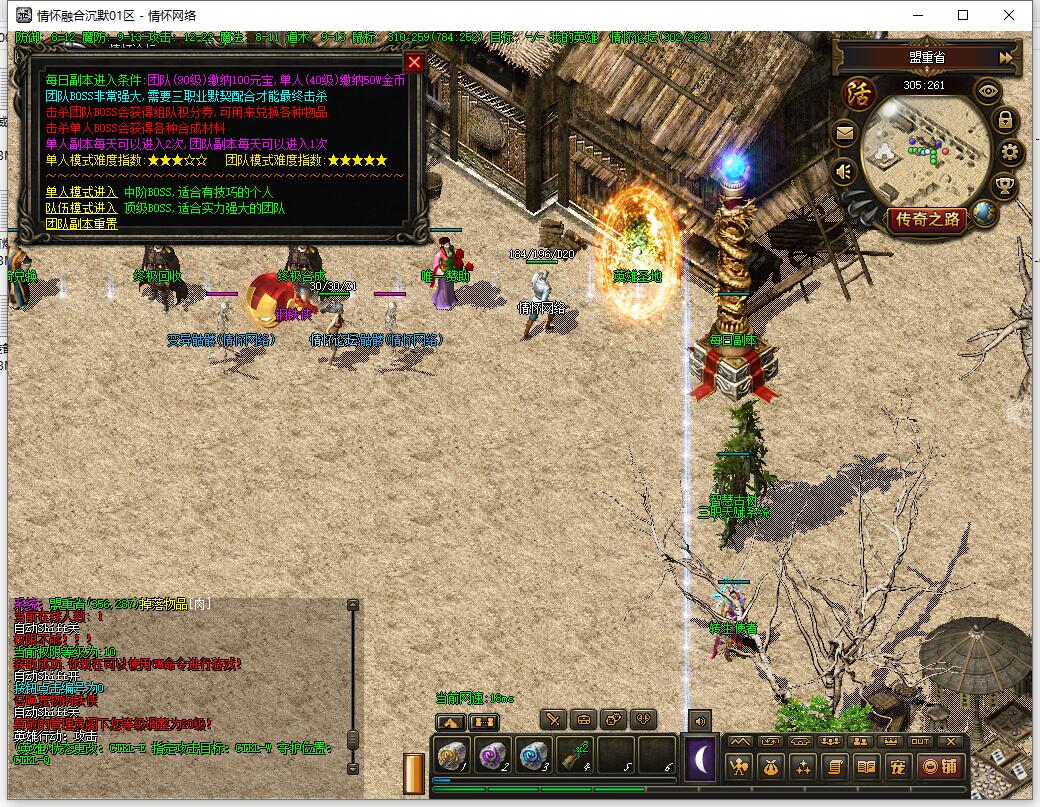Open the mail envelope icon
The image size is (1040, 807).
tap(845, 132)
